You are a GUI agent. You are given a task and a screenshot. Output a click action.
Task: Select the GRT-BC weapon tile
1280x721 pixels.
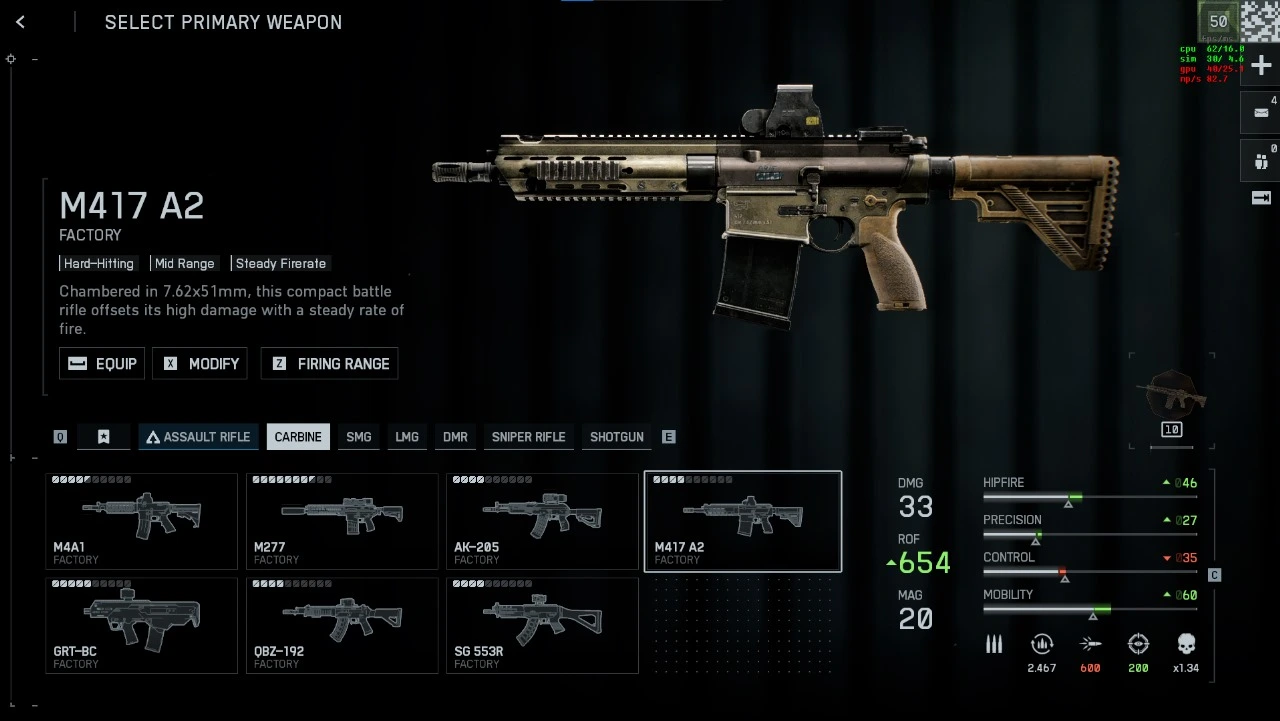coord(141,625)
